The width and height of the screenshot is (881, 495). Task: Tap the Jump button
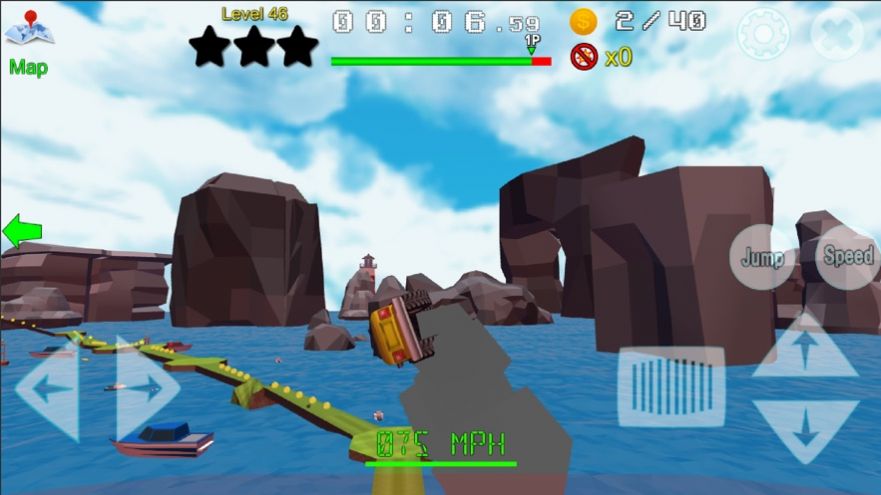(x=762, y=257)
